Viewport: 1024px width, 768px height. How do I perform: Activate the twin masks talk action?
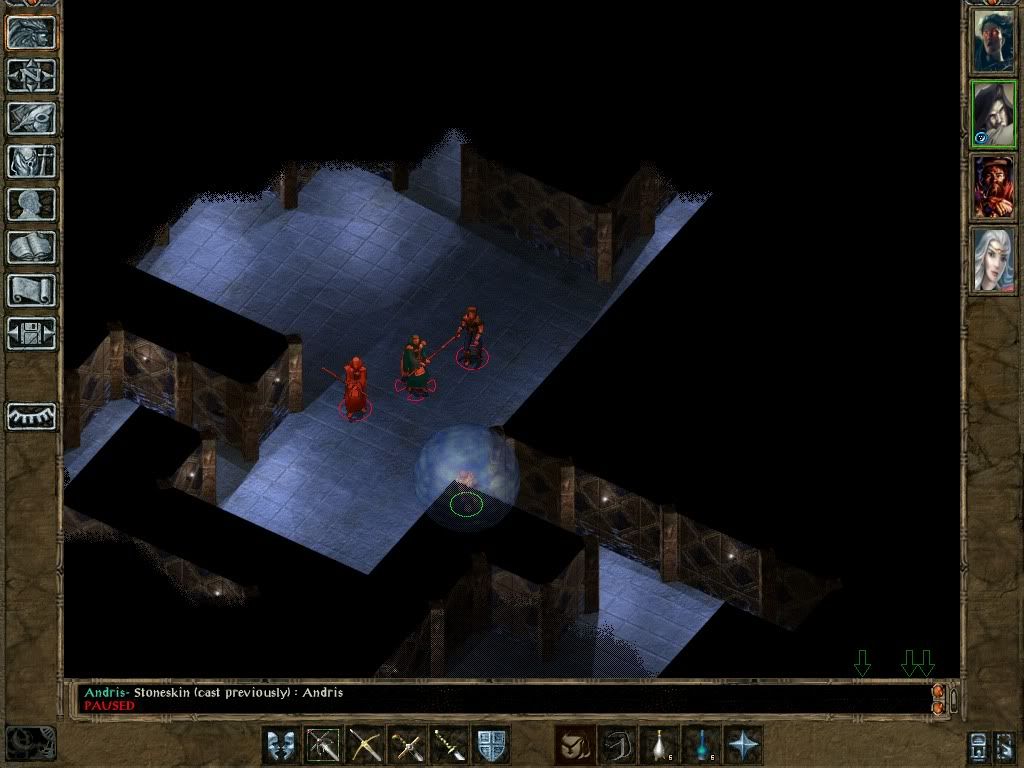[x=282, y=746]
